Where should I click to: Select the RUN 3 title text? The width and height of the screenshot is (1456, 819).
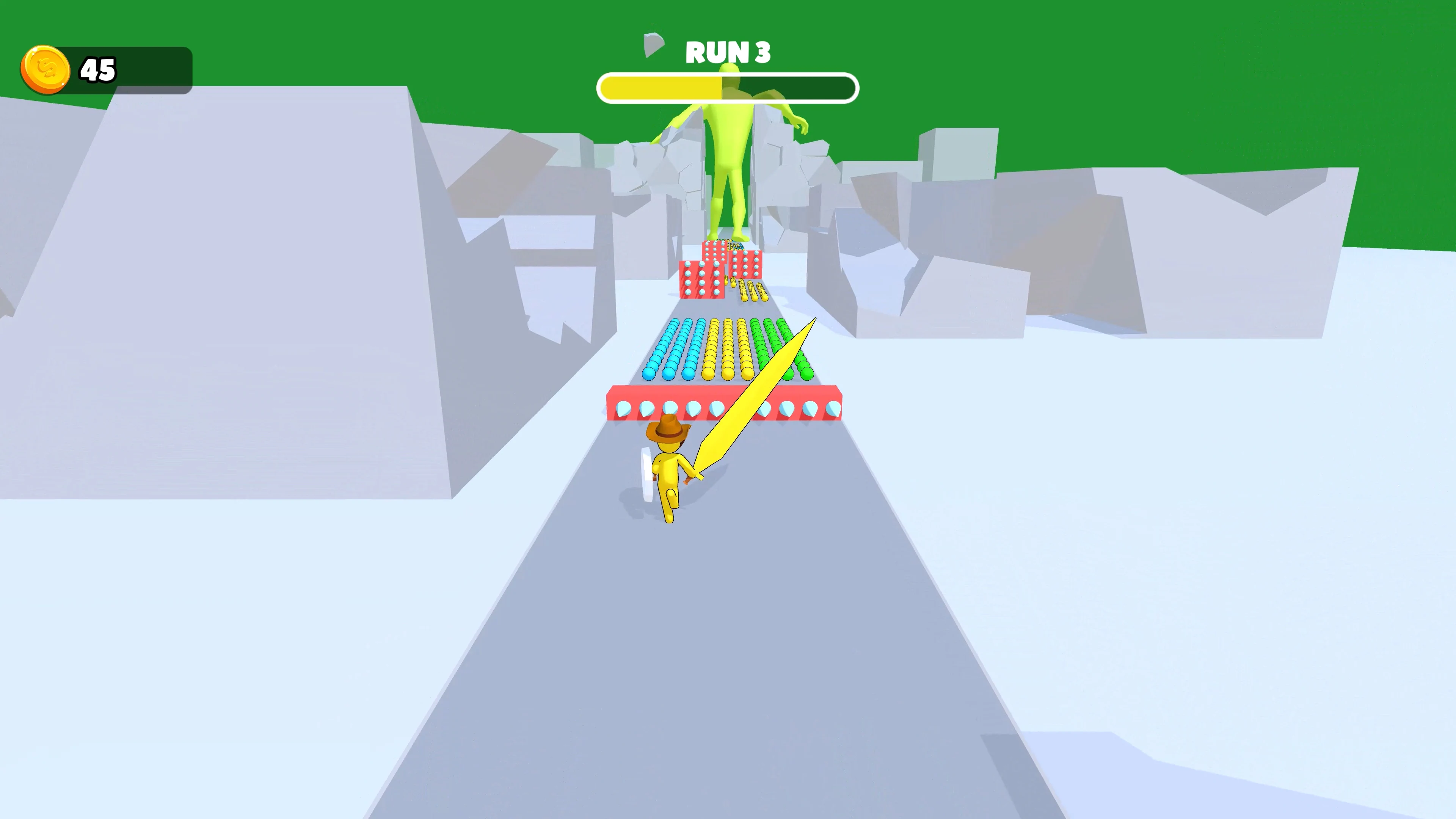728,52
